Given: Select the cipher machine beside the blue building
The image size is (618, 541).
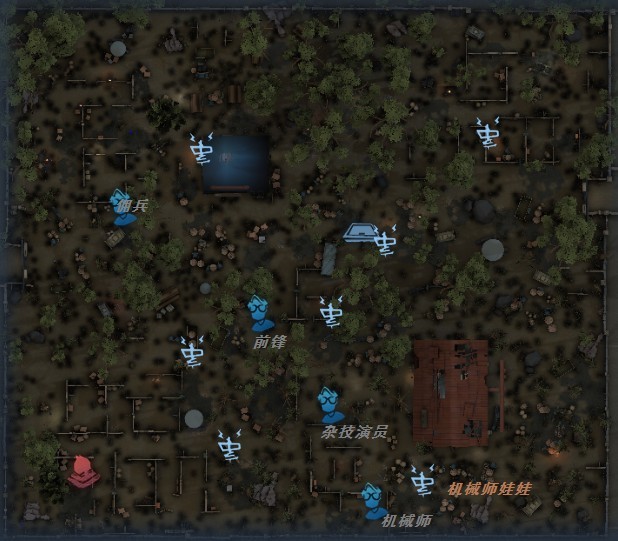Looking at the screenshot, I should tap(201, 149).
